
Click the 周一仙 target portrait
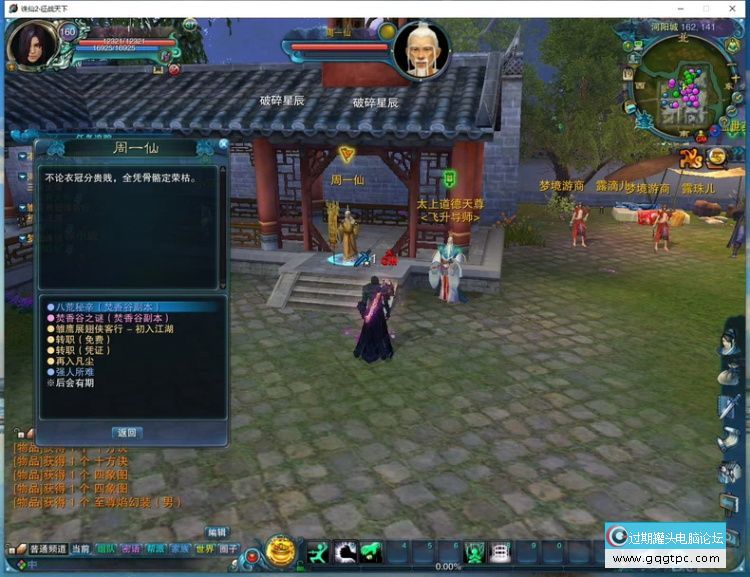pos(421,50)
